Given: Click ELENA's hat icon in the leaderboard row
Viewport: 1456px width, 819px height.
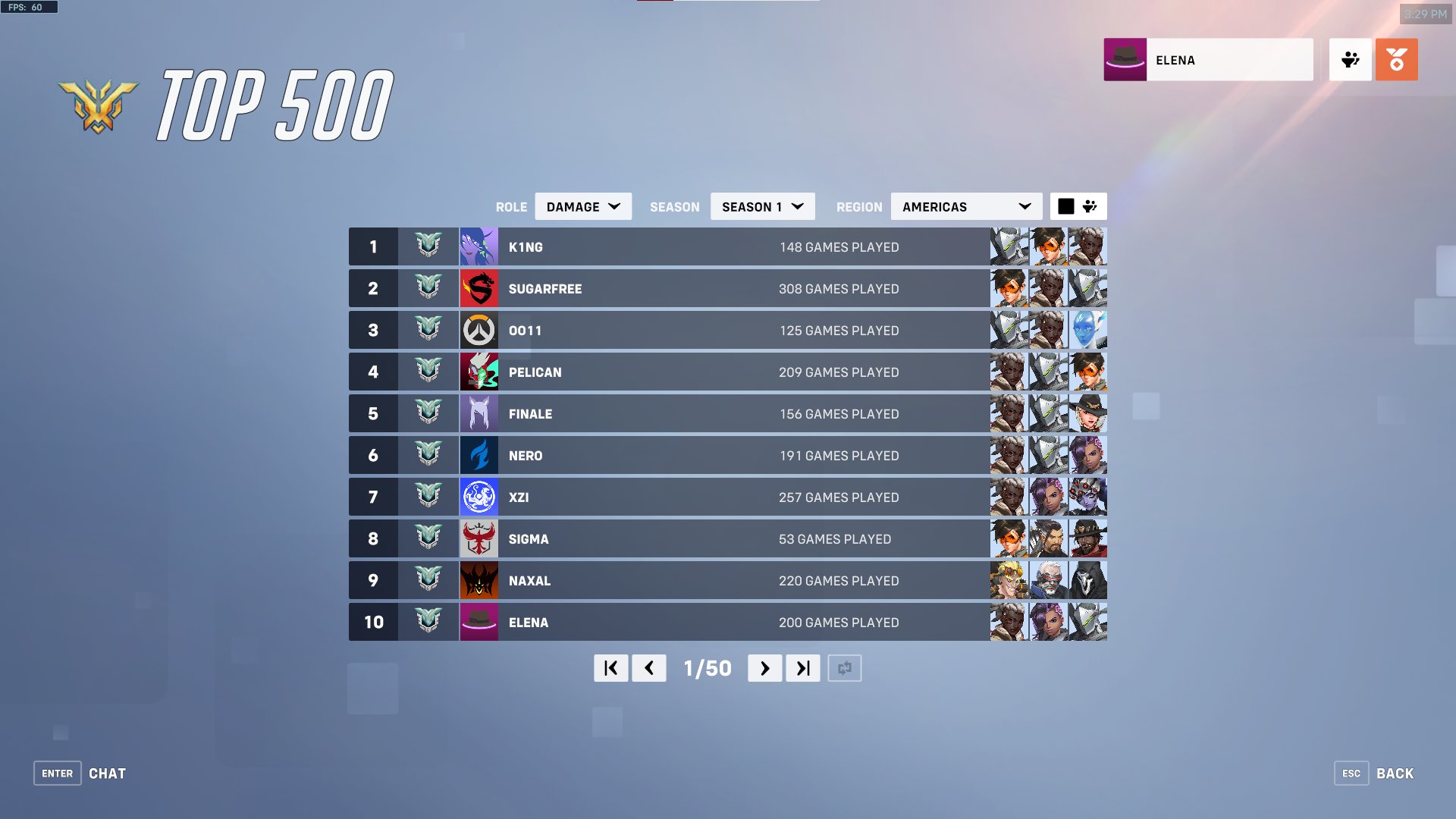Looking at the screenshot, I should (479, 622).
